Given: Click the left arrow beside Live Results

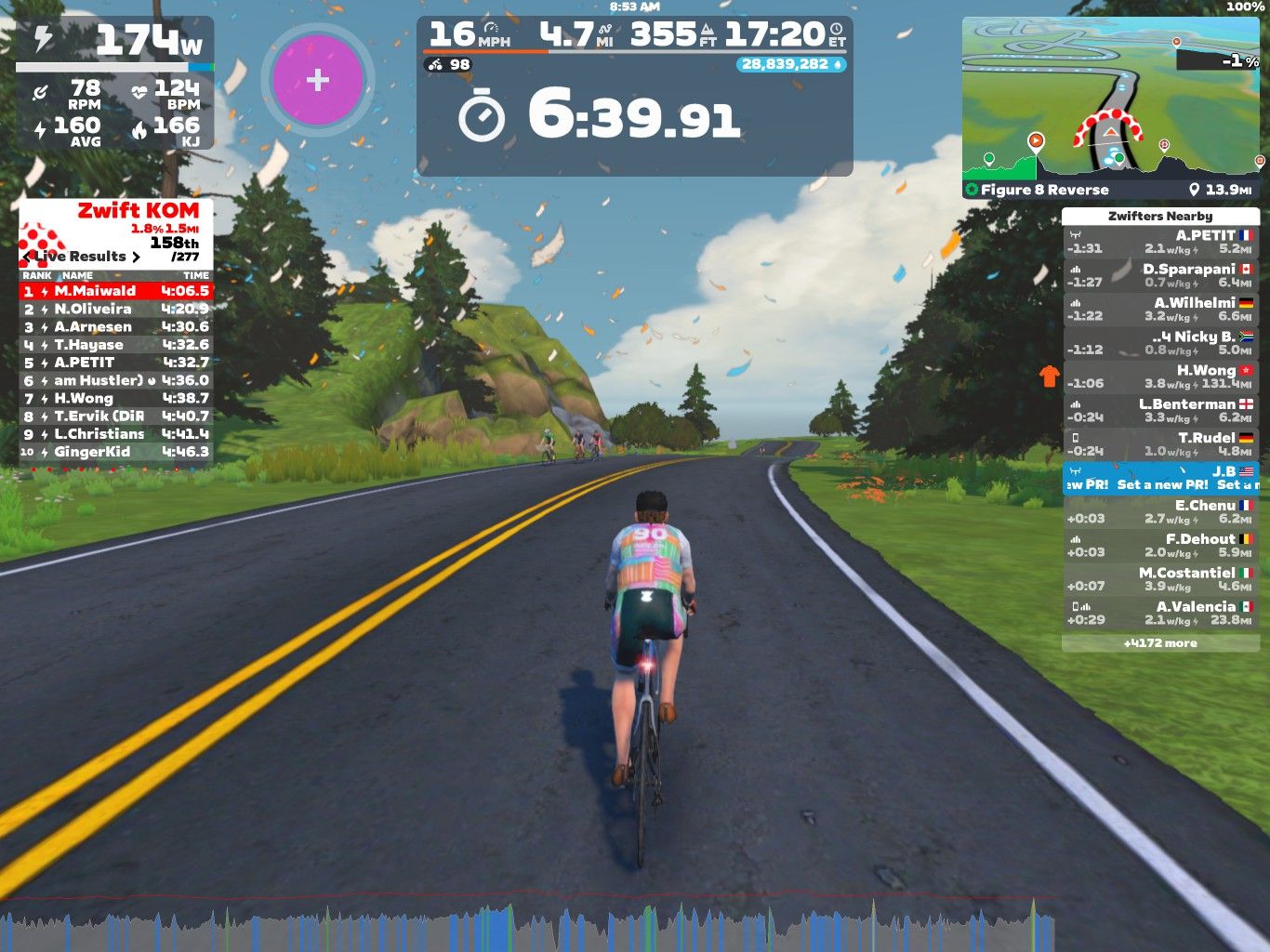Looking at the screenshot, I should tap(27, 257).
